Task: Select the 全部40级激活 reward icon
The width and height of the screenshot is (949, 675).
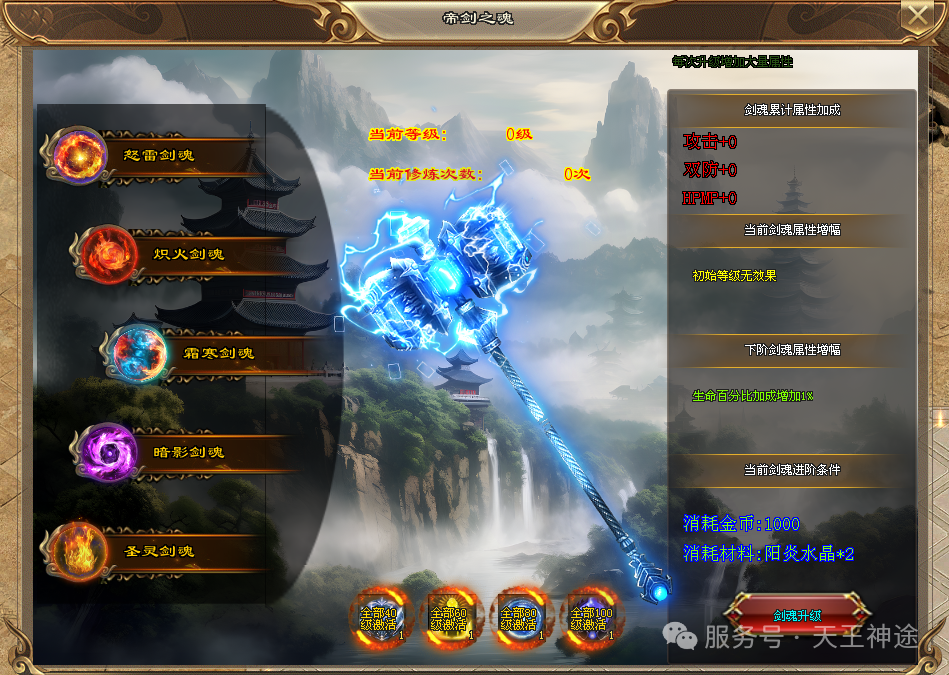Action: [378, 616]
